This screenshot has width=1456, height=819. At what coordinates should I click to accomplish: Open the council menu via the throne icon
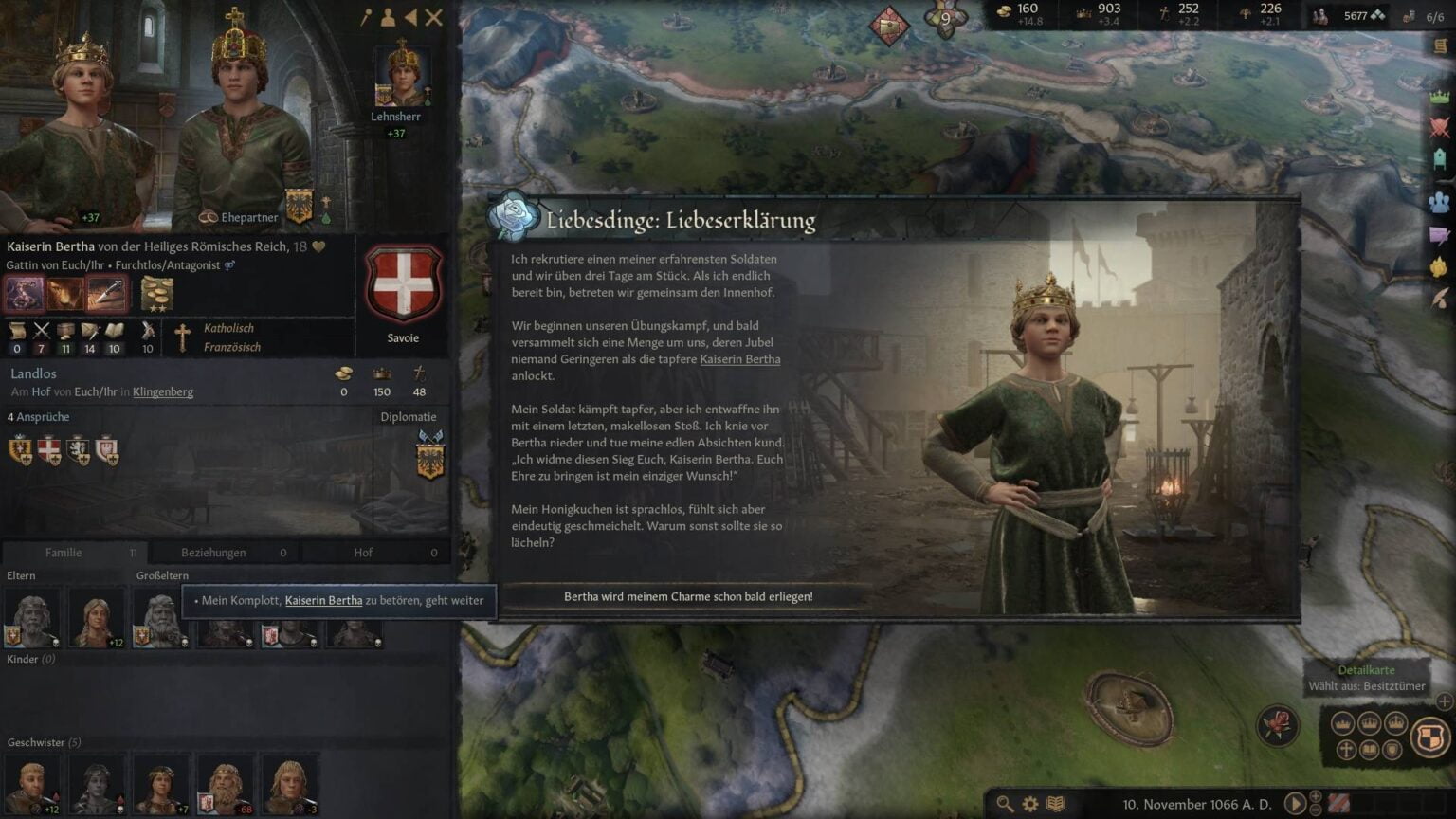pyautogui.click(x=1438, y=155)
